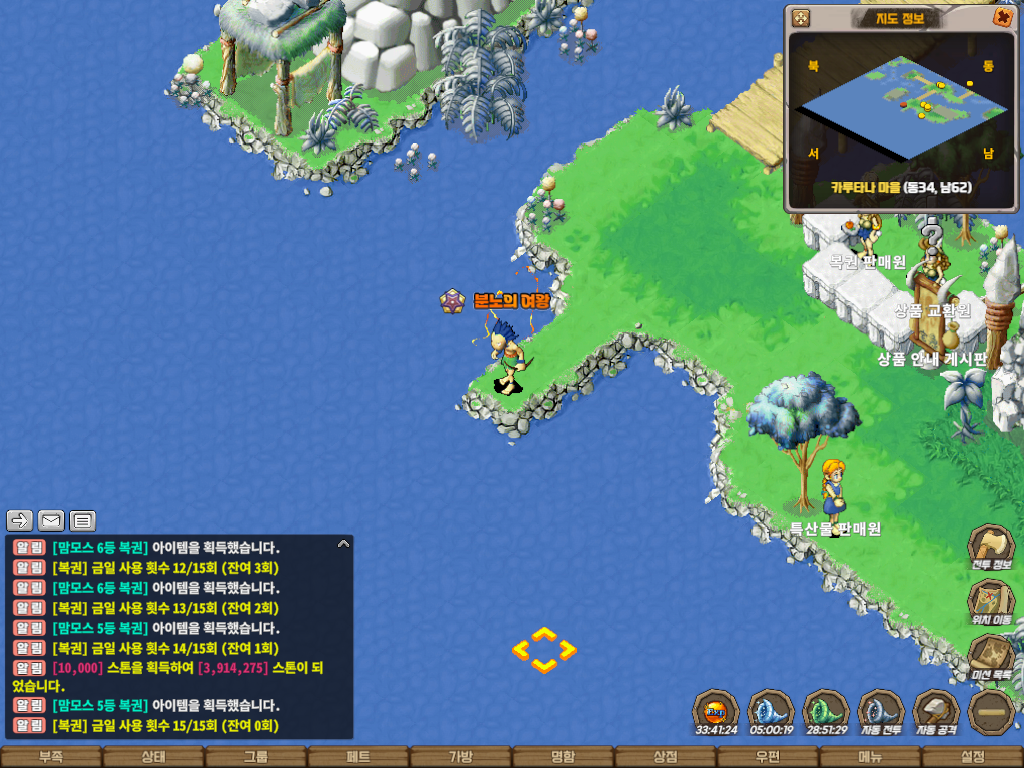The image size is (1024, 768).
Task: Click the Exp boost orb icon
Action: (x=716, y=712)
